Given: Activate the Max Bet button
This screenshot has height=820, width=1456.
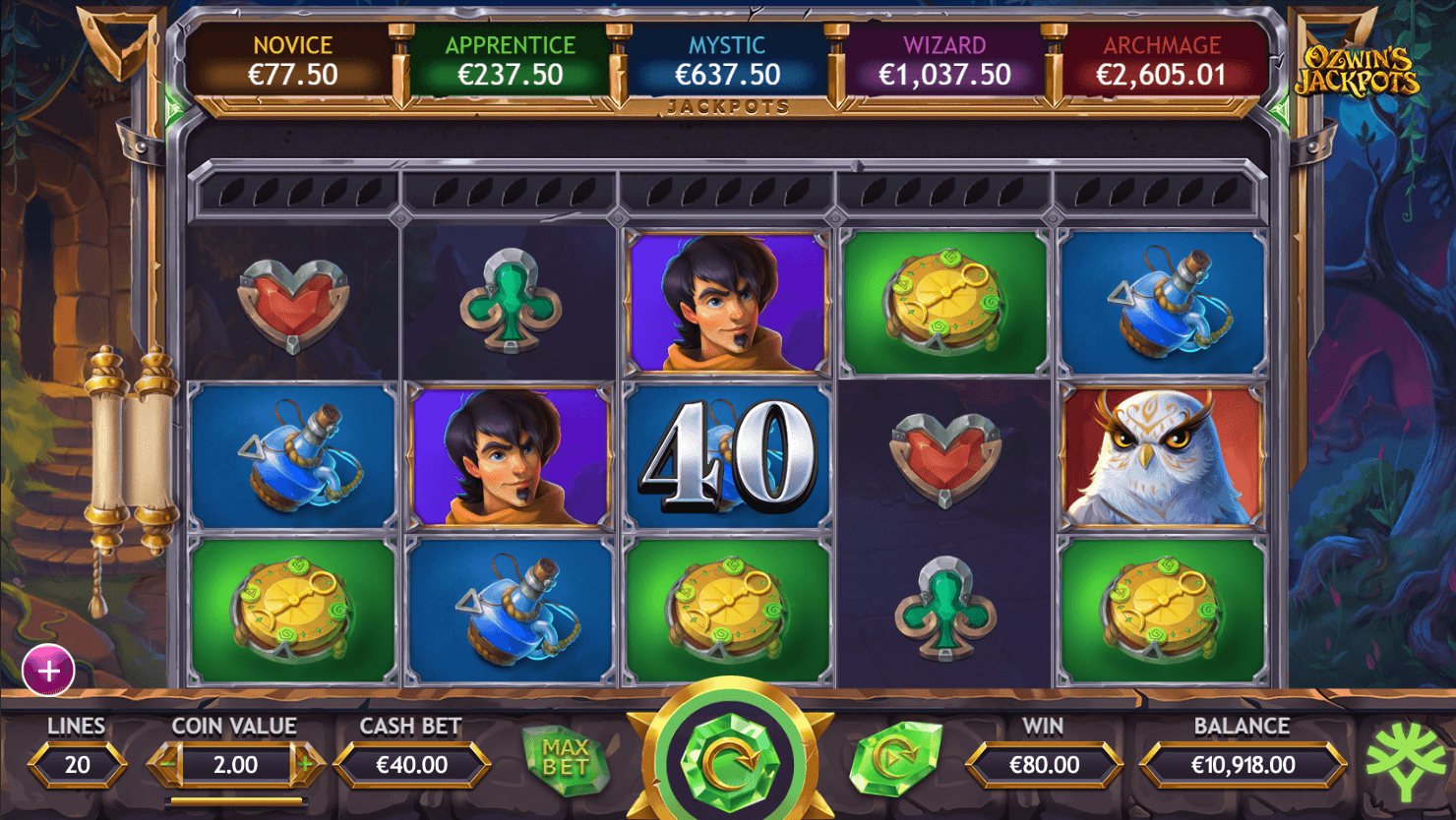Looking at the screenshot, I should (x=565, y=758).
